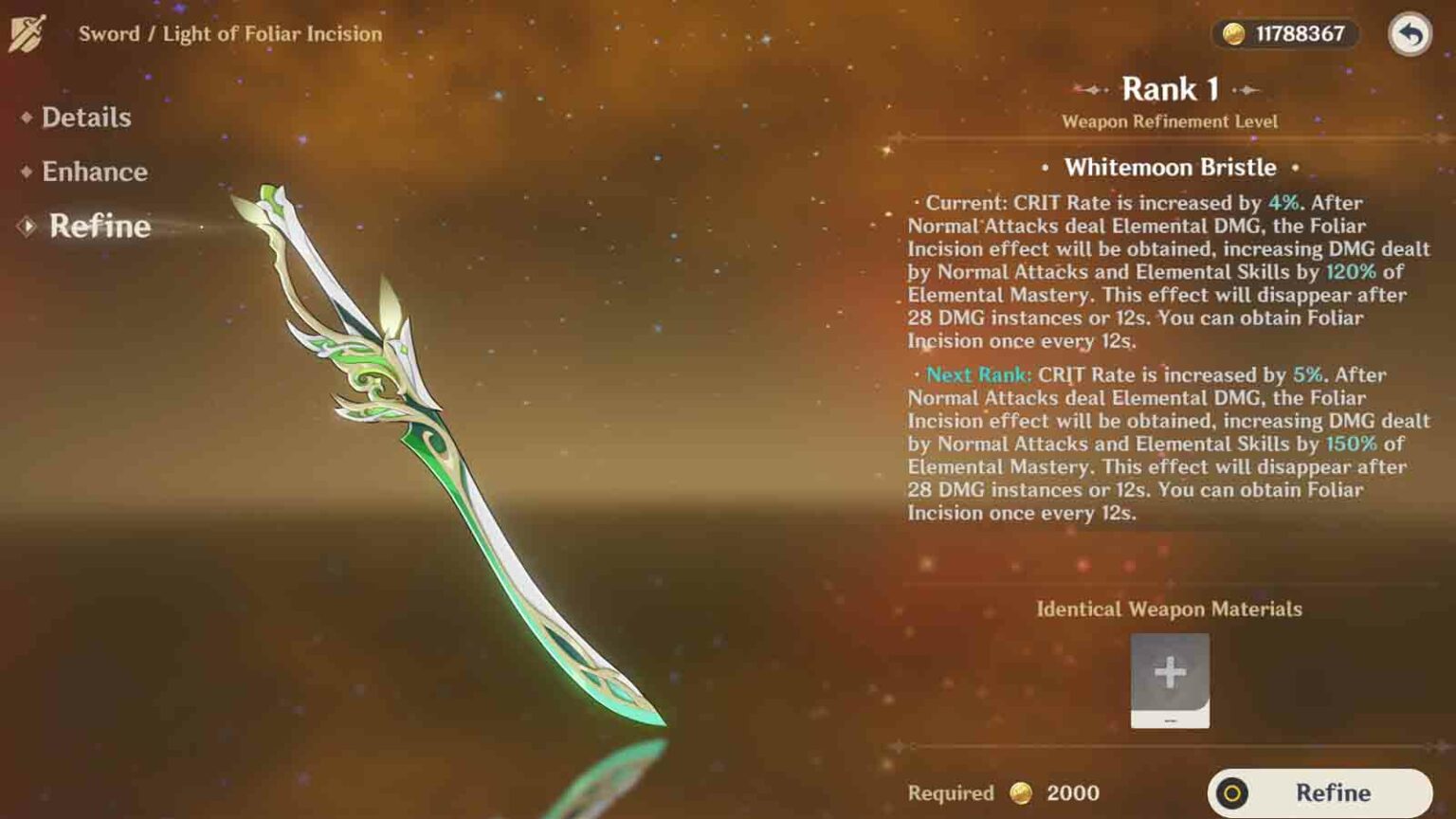Select the Refine tab
The width and height of the screenshot is (1456, 819).
click(x=99, y=226)
